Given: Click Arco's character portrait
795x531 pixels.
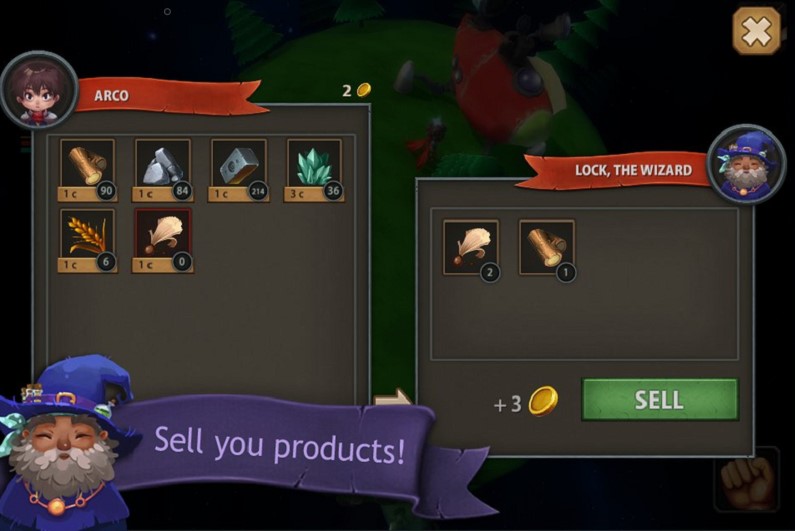Looking at the screenshot, I should (x=39, y=90).
